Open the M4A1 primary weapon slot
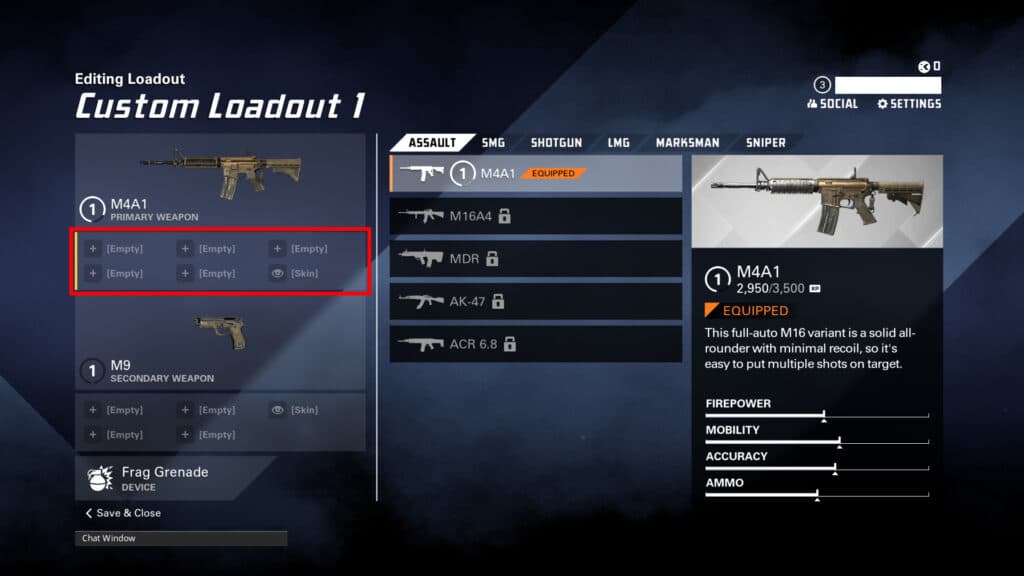 220,180
